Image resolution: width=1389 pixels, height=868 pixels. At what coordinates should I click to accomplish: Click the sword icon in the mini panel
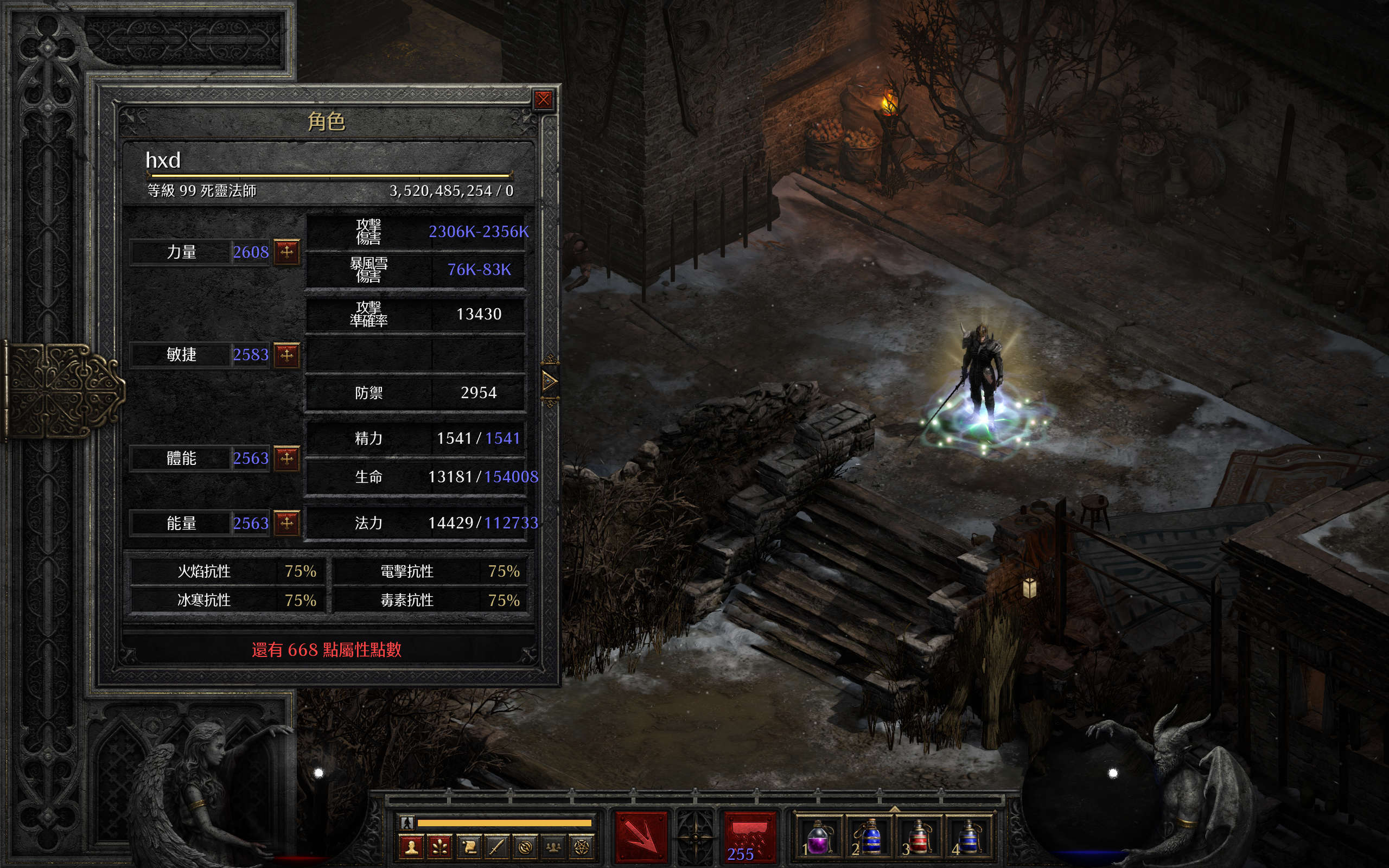pyautogui.click(x=496, y=847)
